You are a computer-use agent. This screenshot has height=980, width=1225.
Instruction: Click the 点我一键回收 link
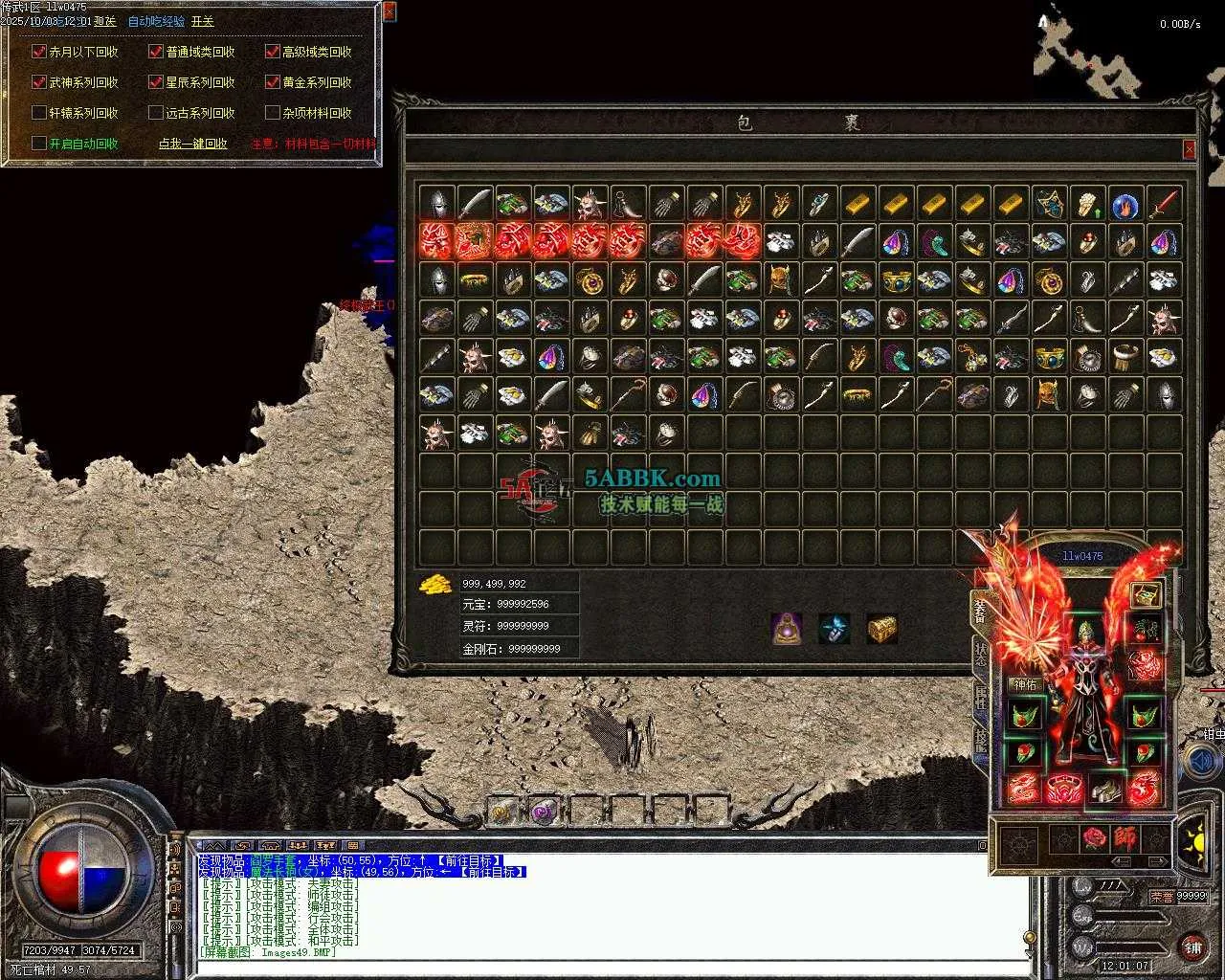pyautogui.click(x=192, y=144)
